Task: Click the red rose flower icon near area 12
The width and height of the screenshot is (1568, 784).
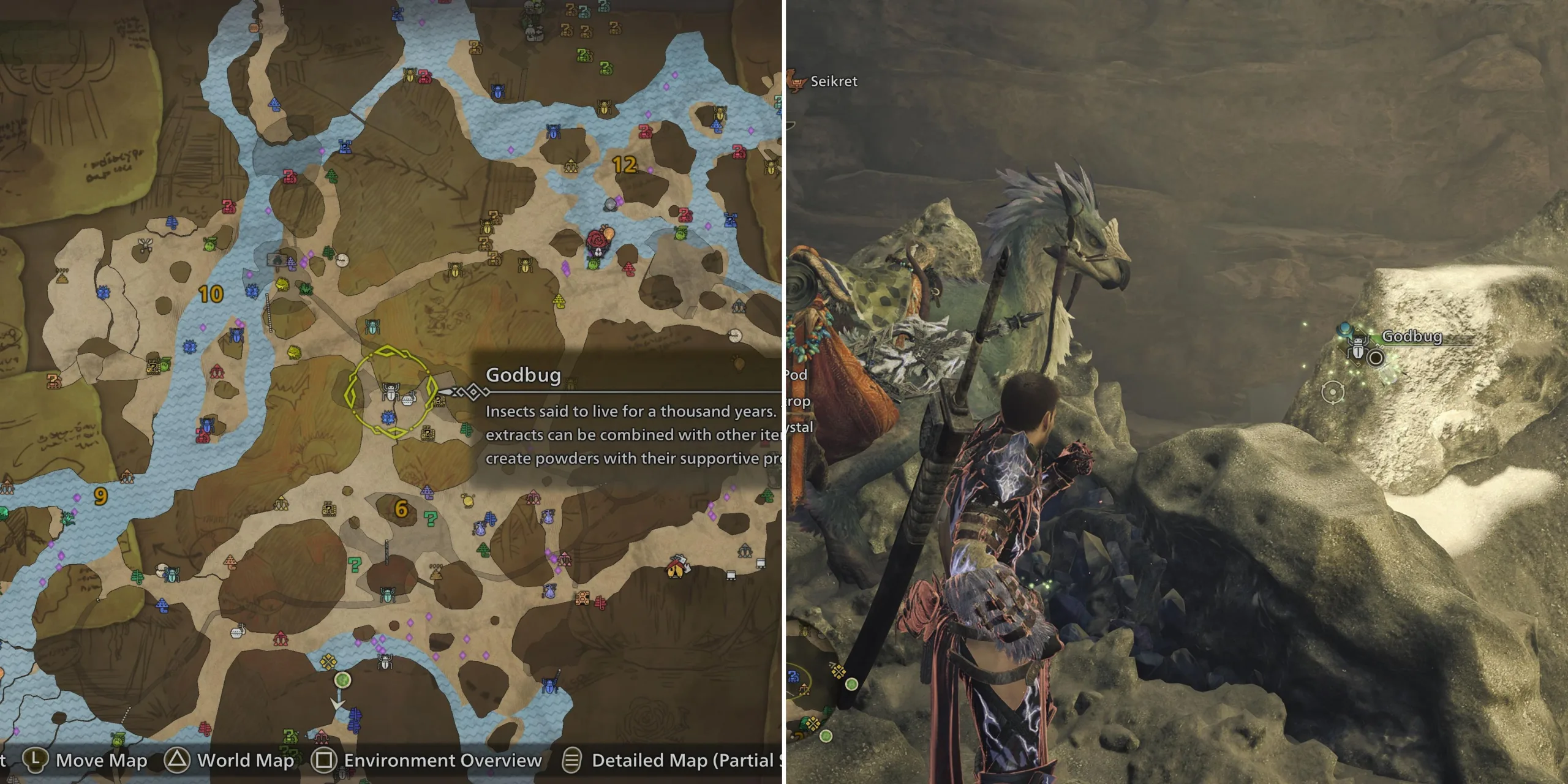Action: tap(597, 240)
